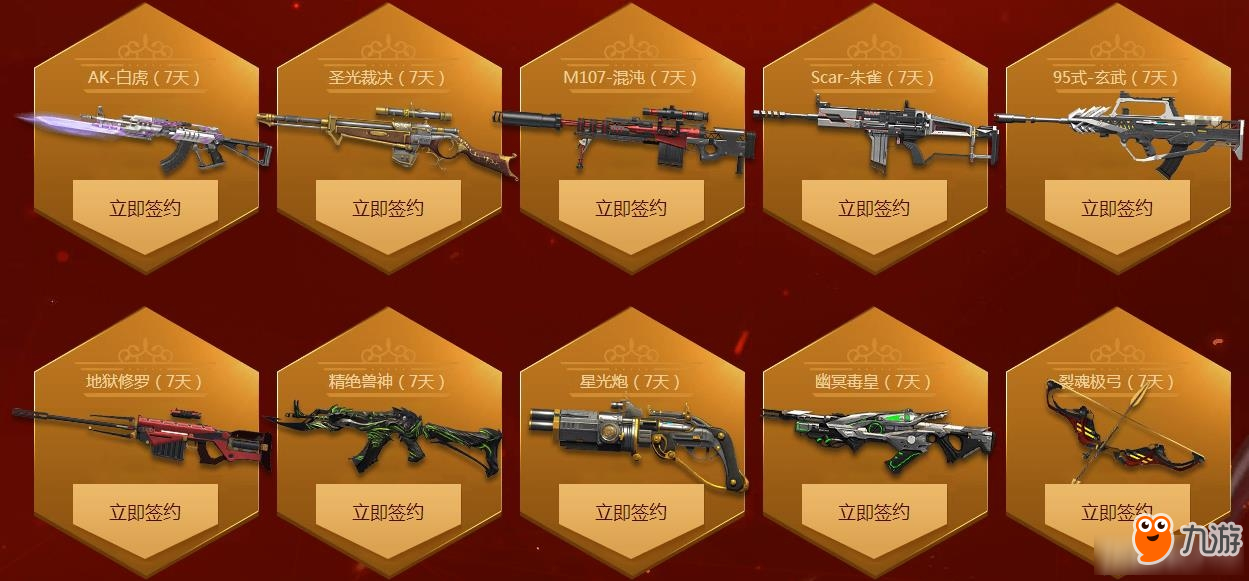Select the 幽冥毒皇 weapon image
The image size is (1249, 581).
878,435
